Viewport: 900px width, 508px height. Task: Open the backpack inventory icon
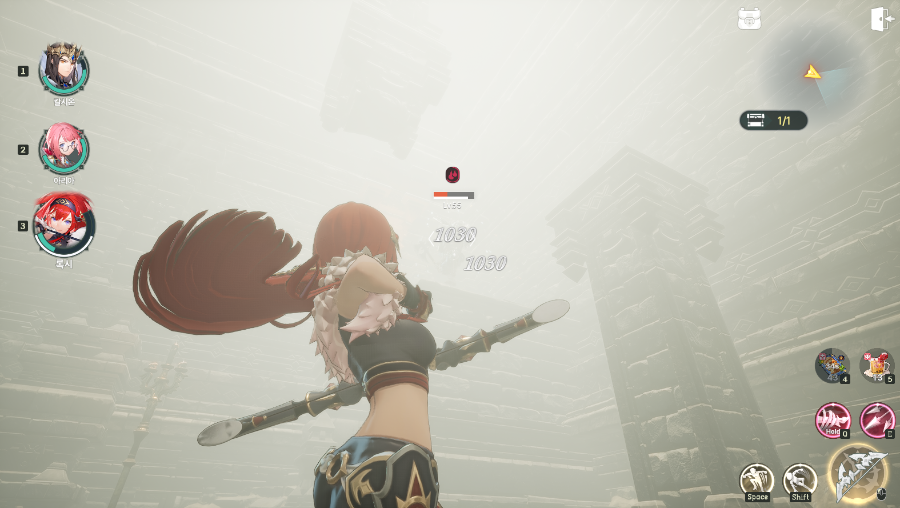[x=749, y=19]
